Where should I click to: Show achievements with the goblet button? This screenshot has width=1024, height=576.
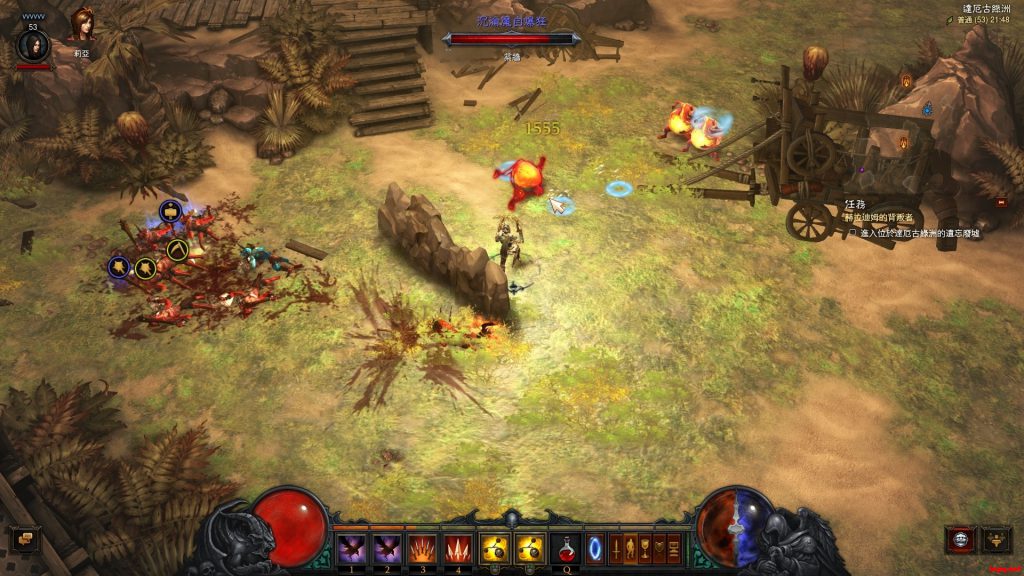pos(646,548)
